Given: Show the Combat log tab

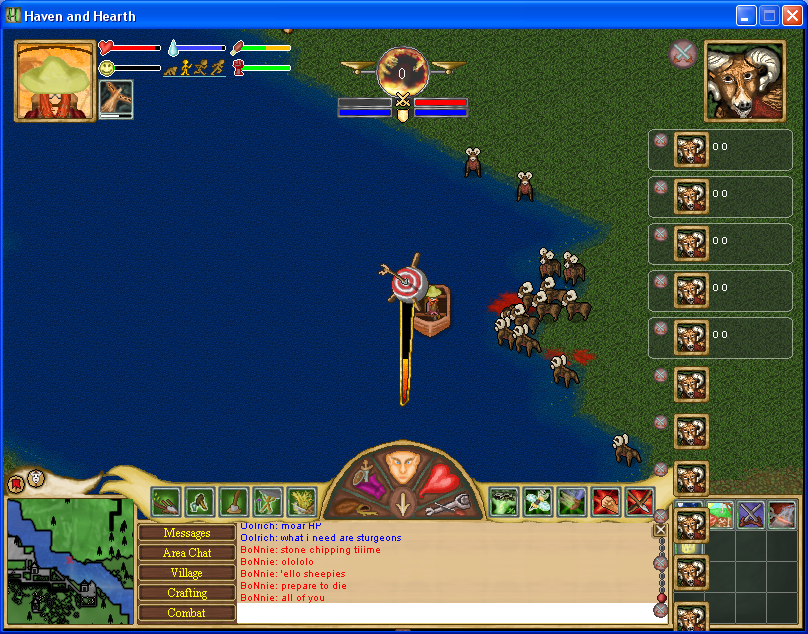Looking at the screenshot, I should point(187,613).
